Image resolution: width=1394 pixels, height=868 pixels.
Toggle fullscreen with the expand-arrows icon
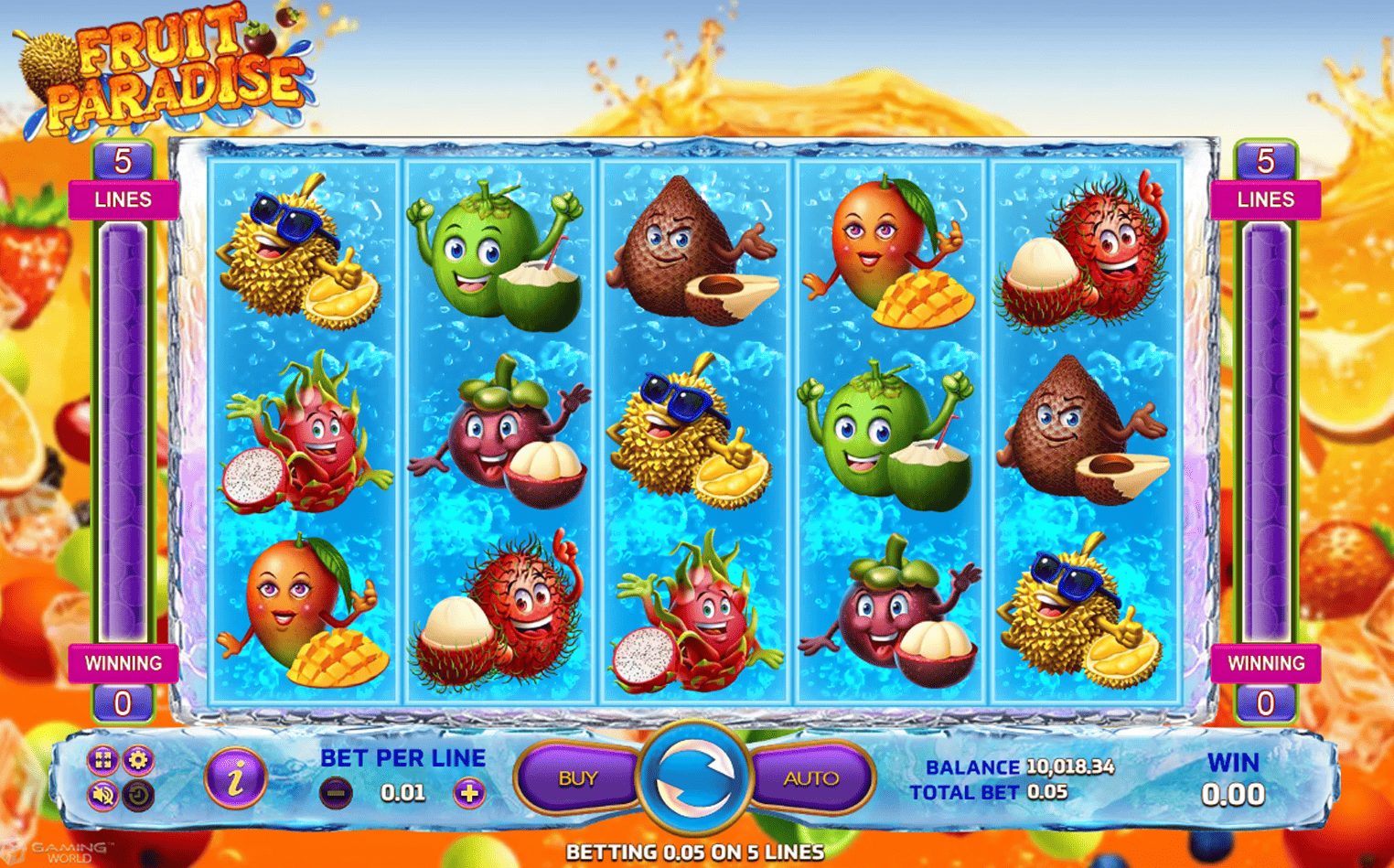point(103,760)
